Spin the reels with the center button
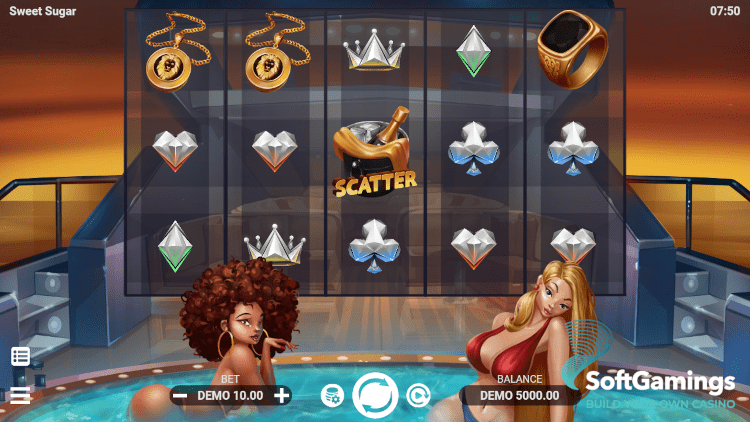This screenshot has height=422, width=750. [x=376, y=394]
